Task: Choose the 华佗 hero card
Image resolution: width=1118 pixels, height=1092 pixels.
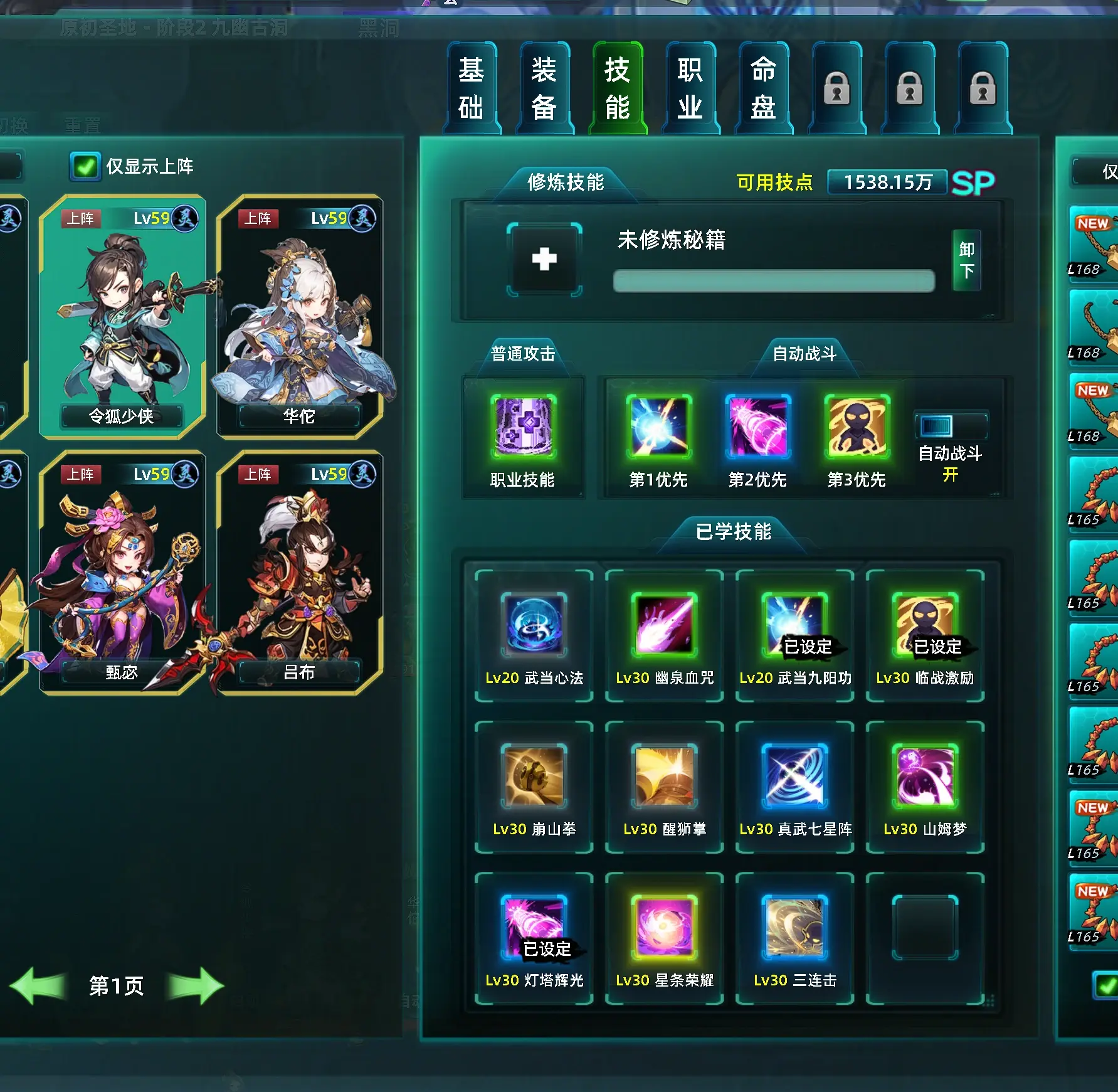Action: click(x=300, y=316)
